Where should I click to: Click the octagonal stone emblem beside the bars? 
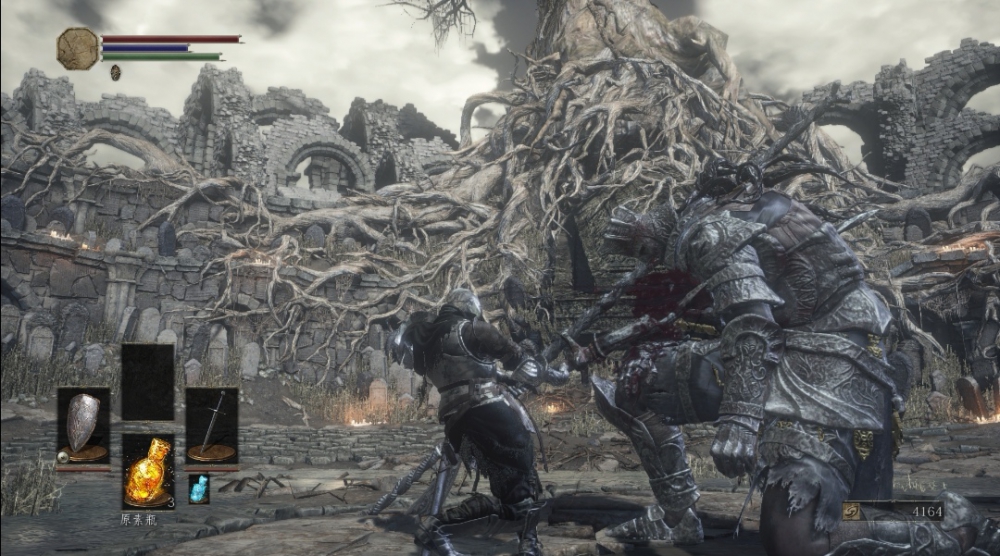77,48
